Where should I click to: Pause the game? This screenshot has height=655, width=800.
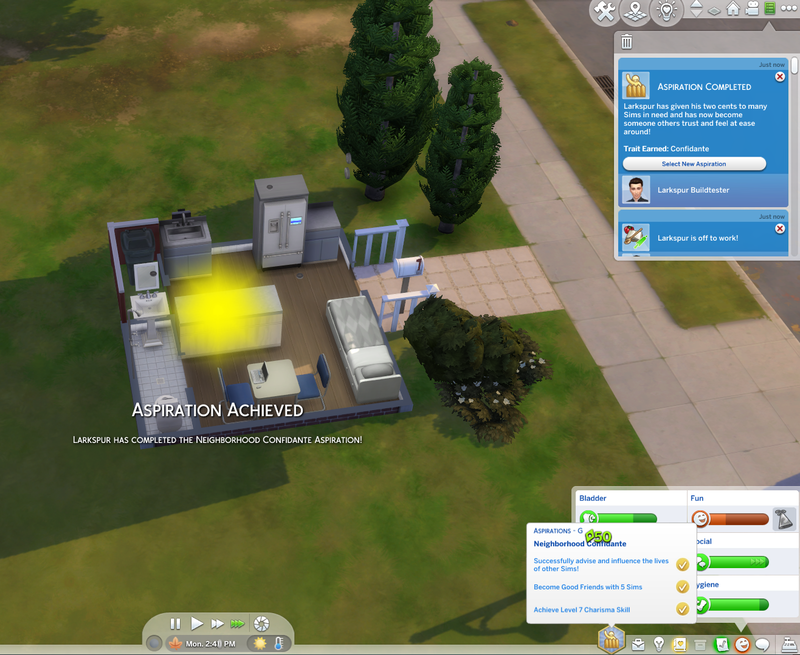click(176, 623)
